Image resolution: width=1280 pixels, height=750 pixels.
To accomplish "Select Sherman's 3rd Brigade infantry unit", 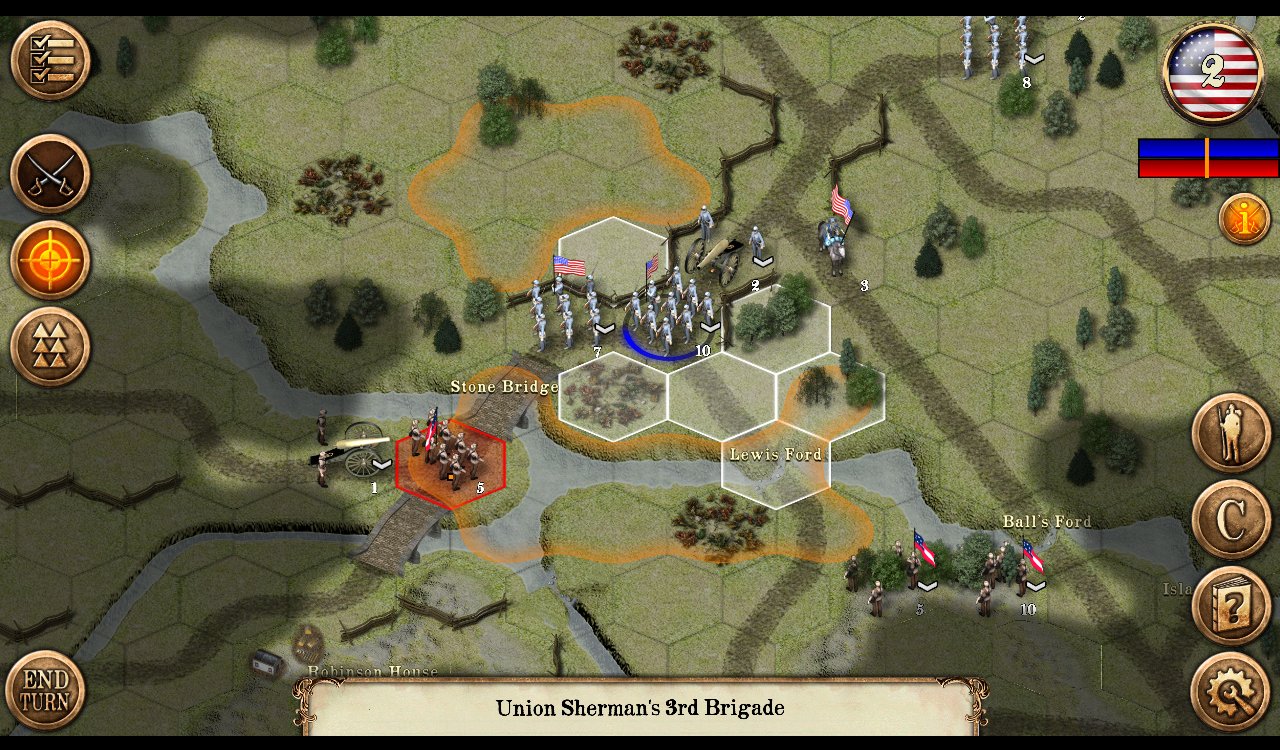I will (670, 308).
